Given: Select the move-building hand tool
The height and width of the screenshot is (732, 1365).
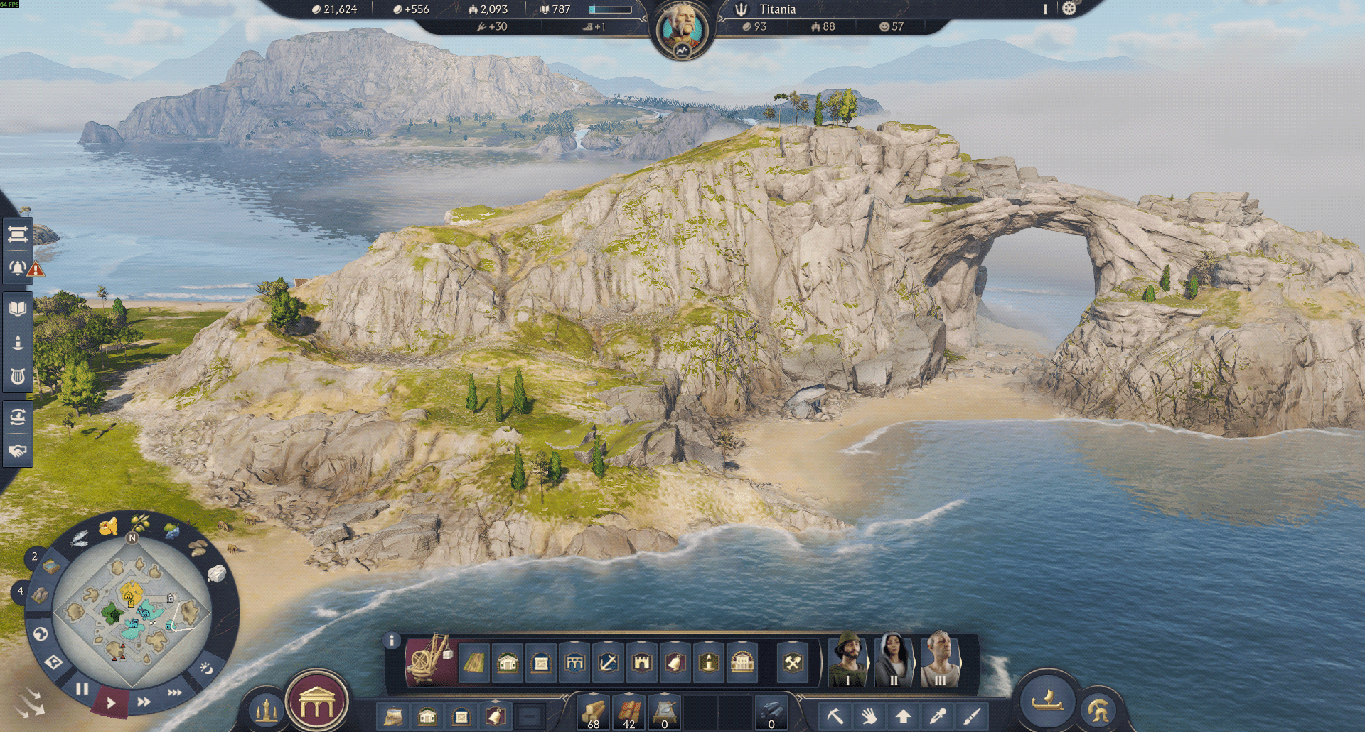Looking at the screenshot, I should click(x=869, y=716).
